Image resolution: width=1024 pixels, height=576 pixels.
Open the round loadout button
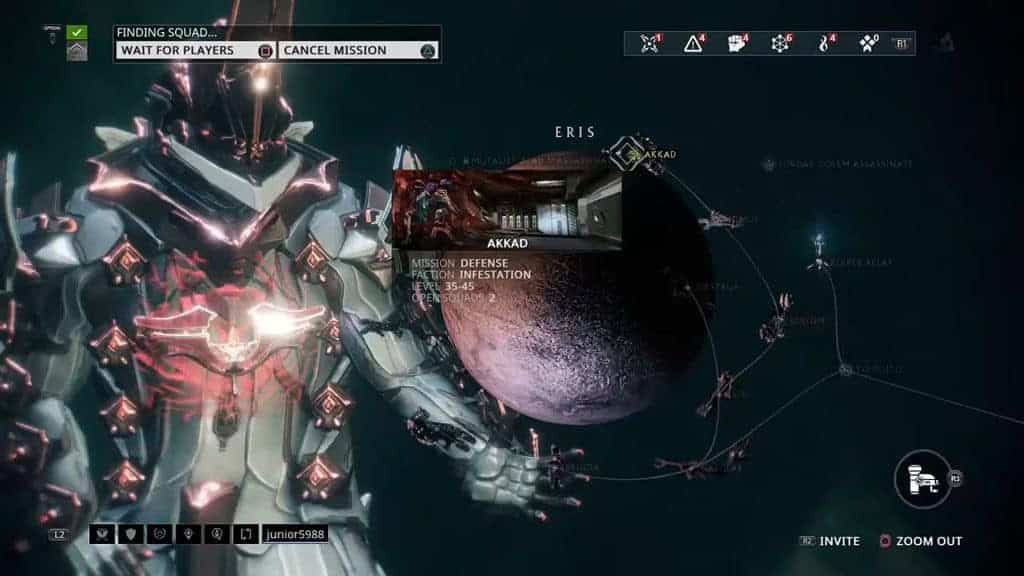[921, 478]
